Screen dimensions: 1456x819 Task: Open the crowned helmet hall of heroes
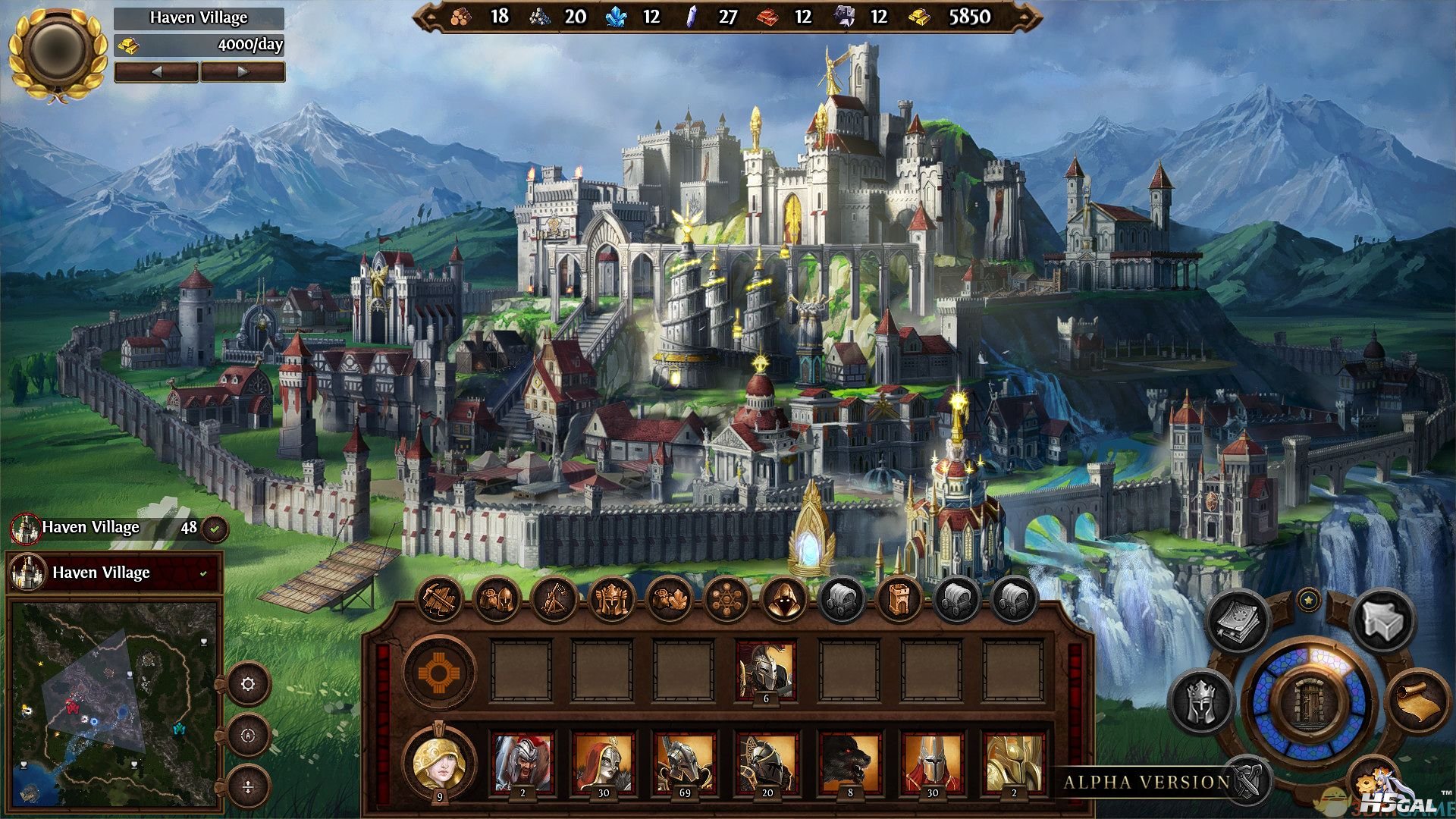click(x=611, y=600)
